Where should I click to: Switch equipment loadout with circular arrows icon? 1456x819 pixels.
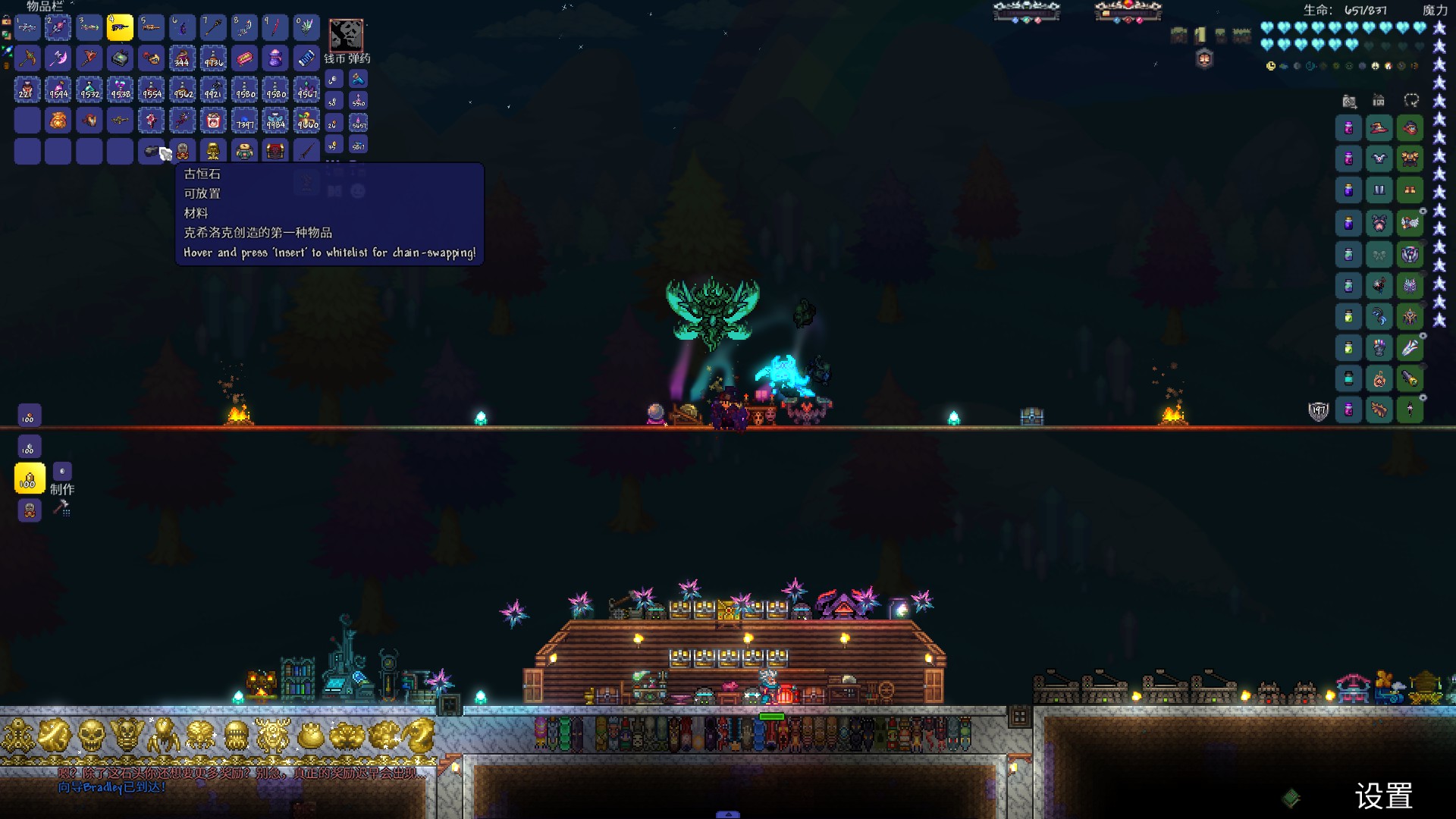pyautogui.click(x=1410, y=101)
